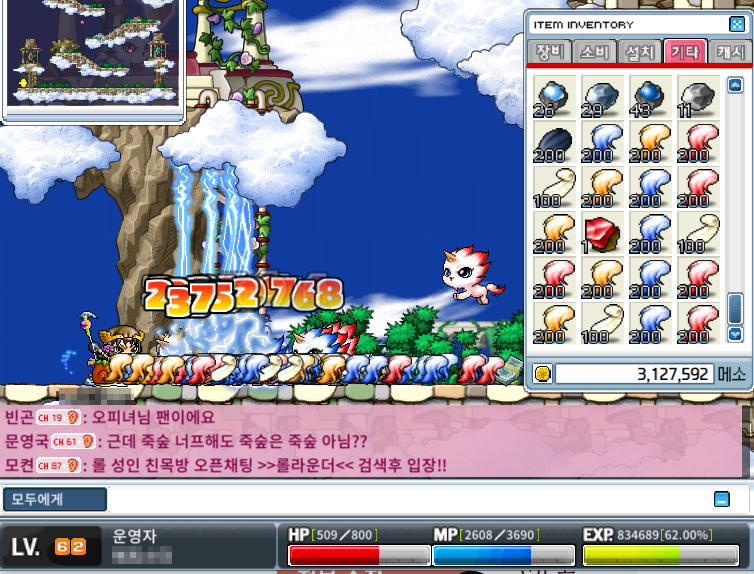Image resolution: width=754 pixels, height=574 pixels.
Task: Select the ore stack with count 26
Action: pos(552,96)
